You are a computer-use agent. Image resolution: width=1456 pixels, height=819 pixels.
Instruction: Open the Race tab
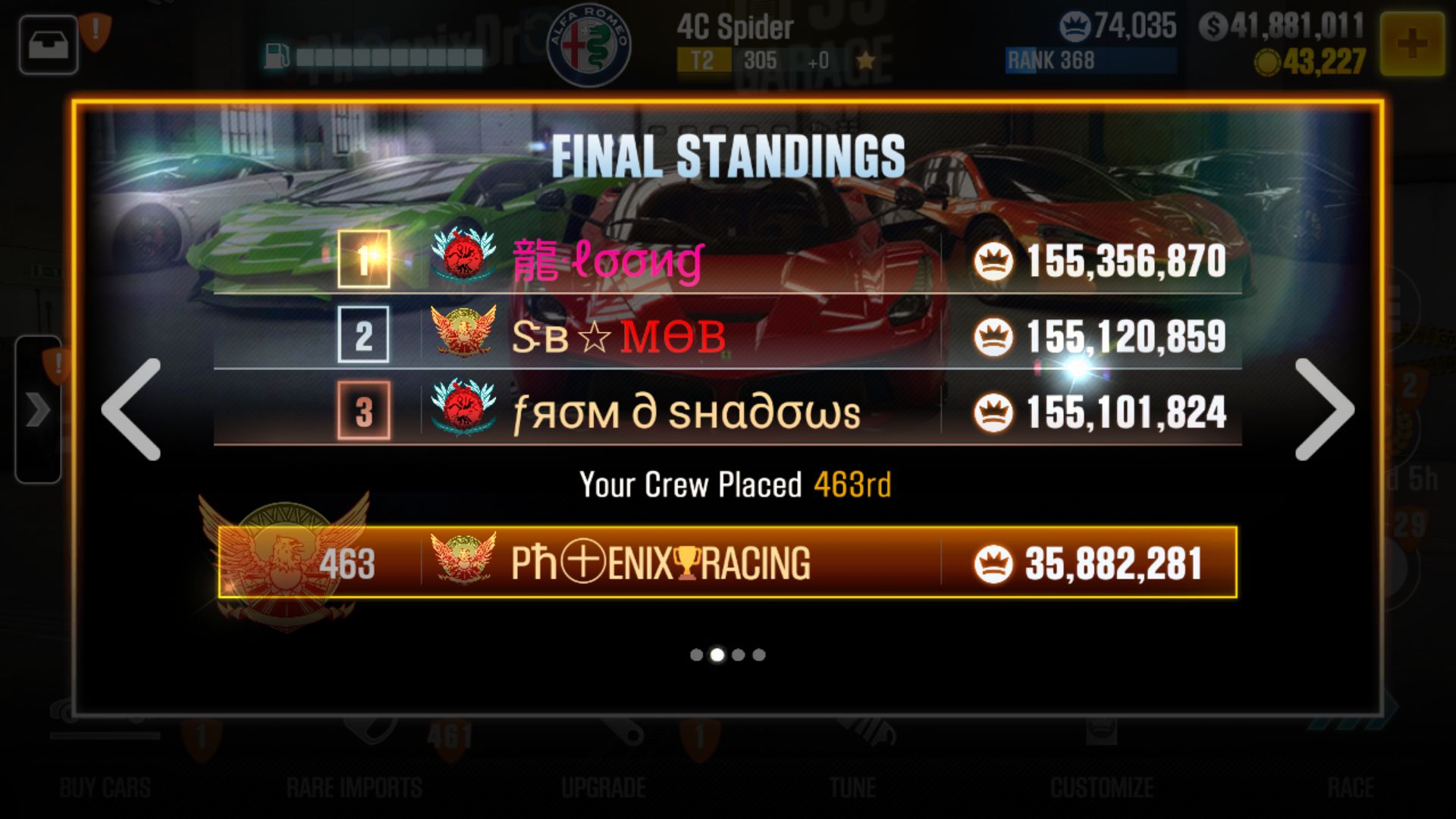[x=1354, y=787]
